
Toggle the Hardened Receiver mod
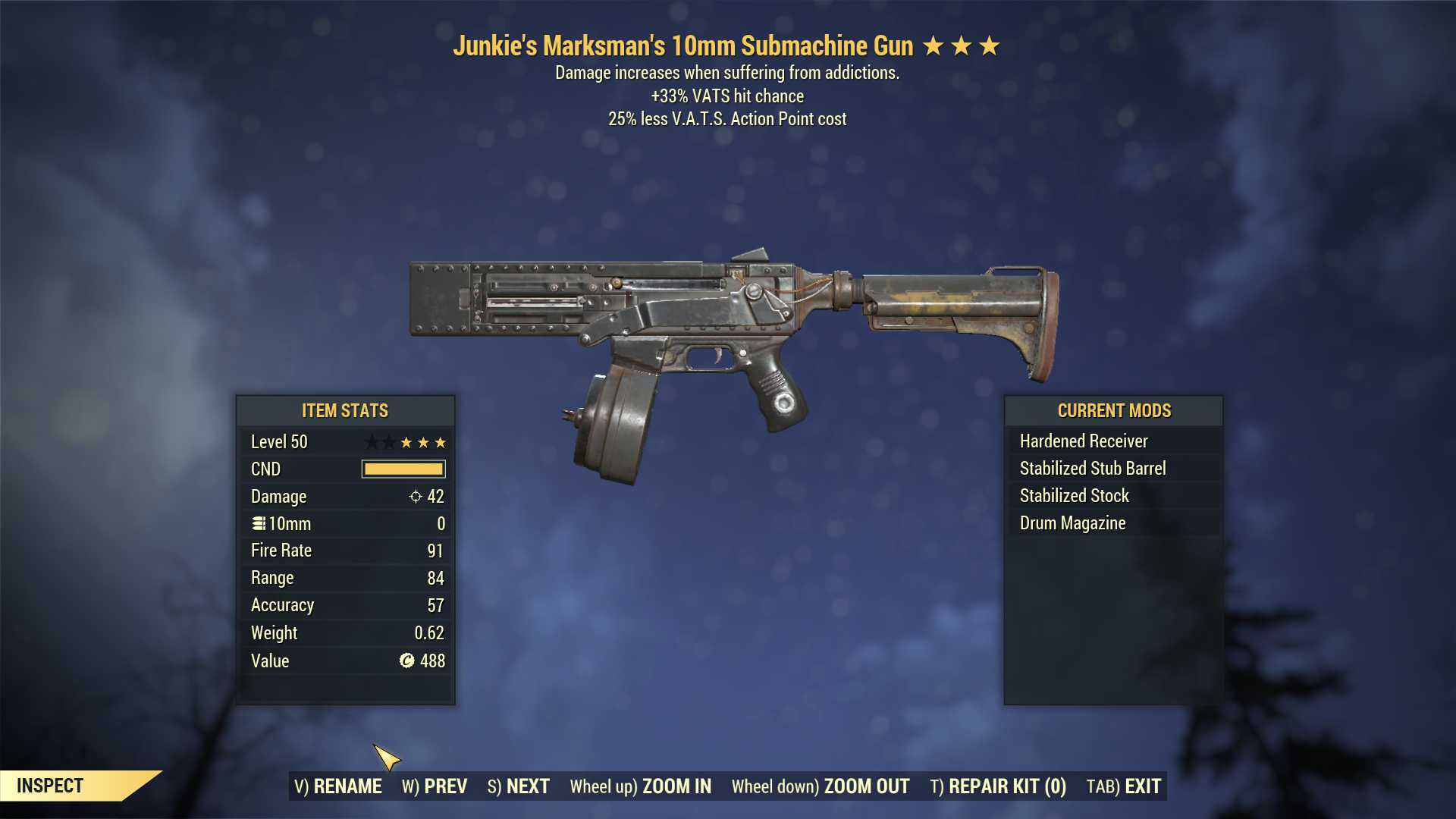coord(1084,441)
